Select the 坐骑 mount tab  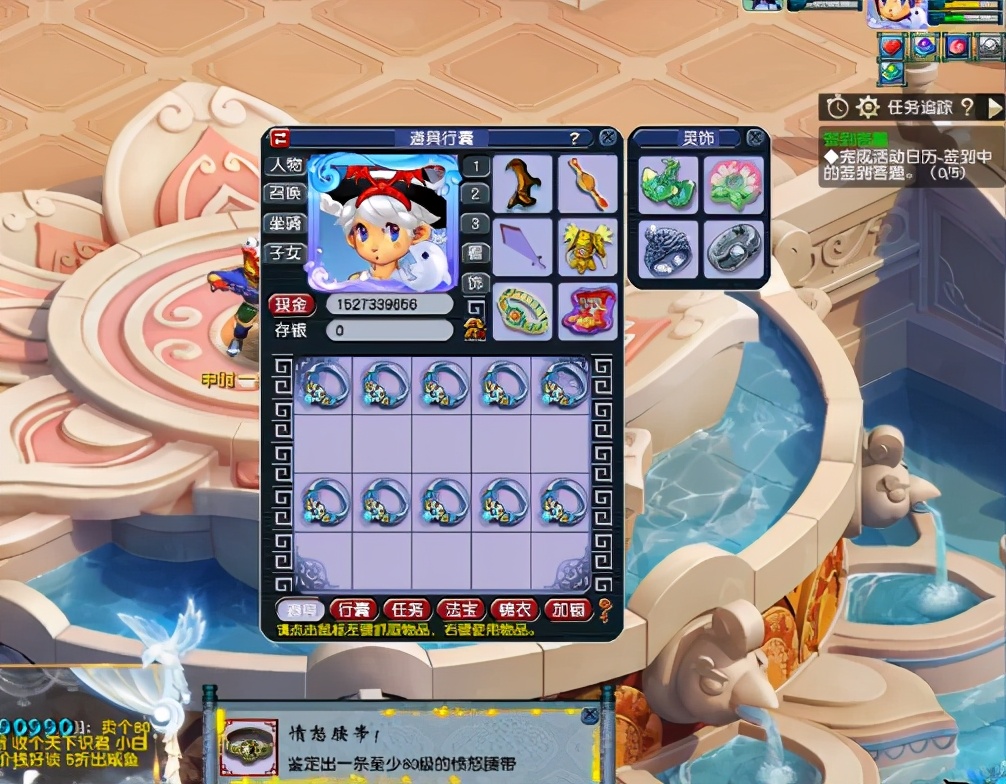pos(283,223)
